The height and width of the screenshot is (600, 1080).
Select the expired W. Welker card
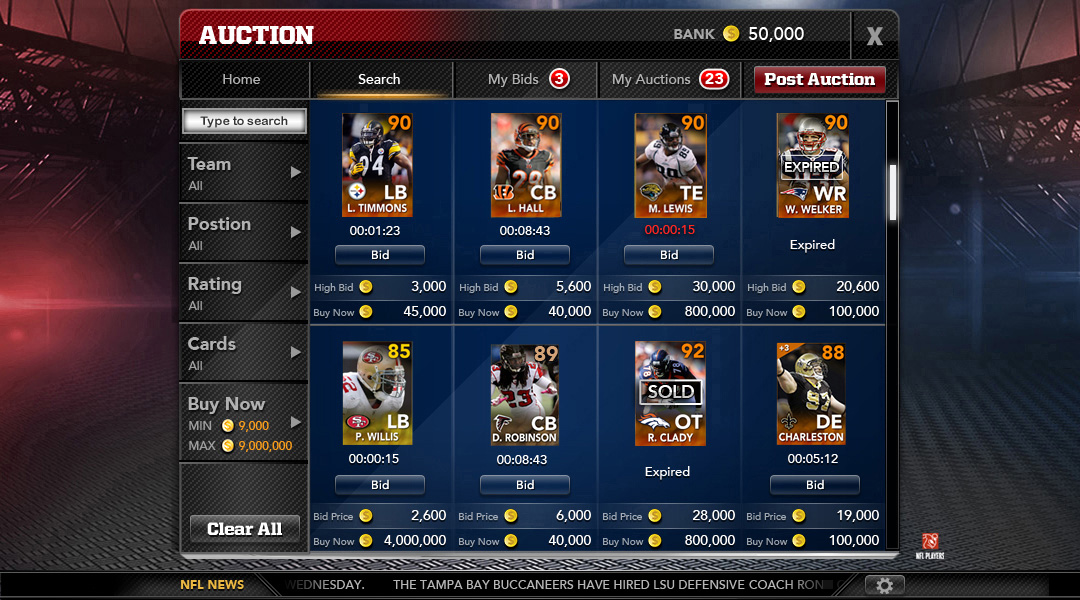(812, 165)
